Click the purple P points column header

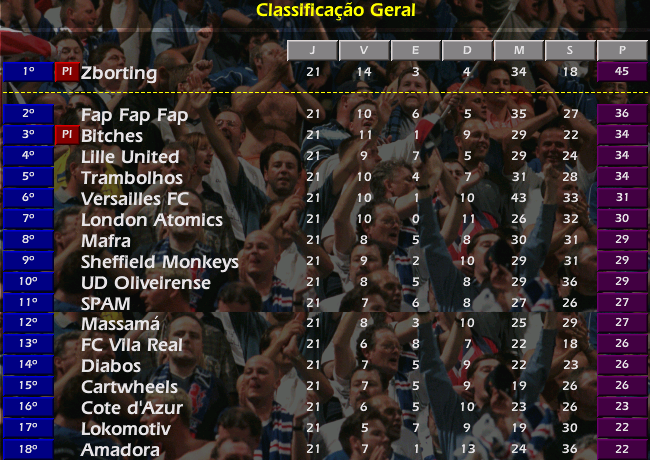(622, 50)
